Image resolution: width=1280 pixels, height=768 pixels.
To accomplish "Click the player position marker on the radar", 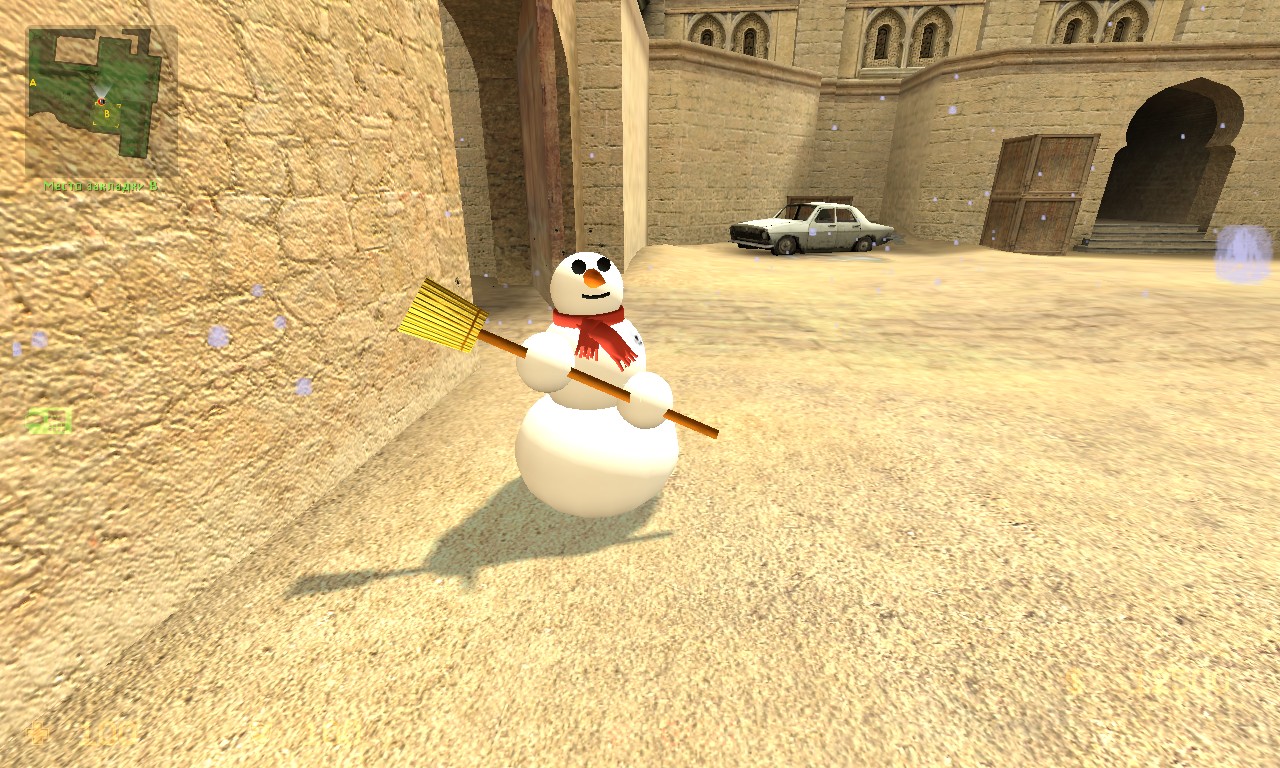I will pyautogui.click(x=101, y=101).
